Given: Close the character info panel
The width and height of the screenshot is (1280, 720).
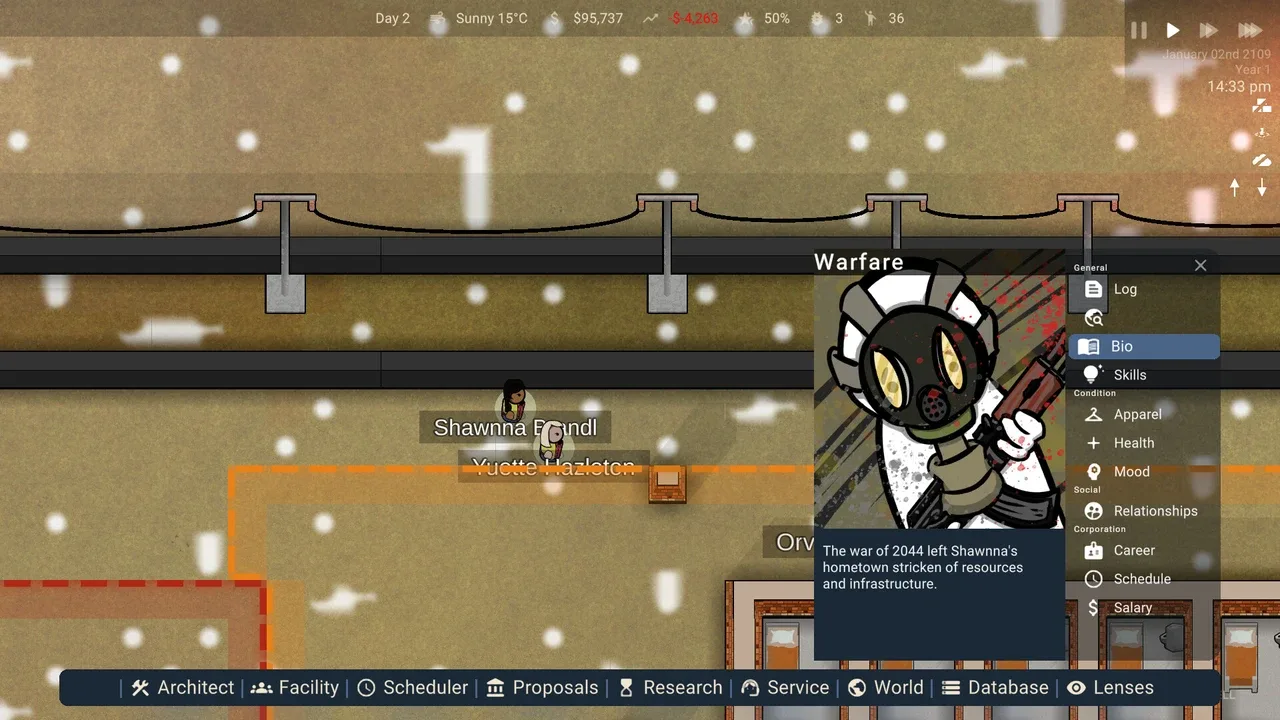Looking at the screenshot, I should [1200, 265].
